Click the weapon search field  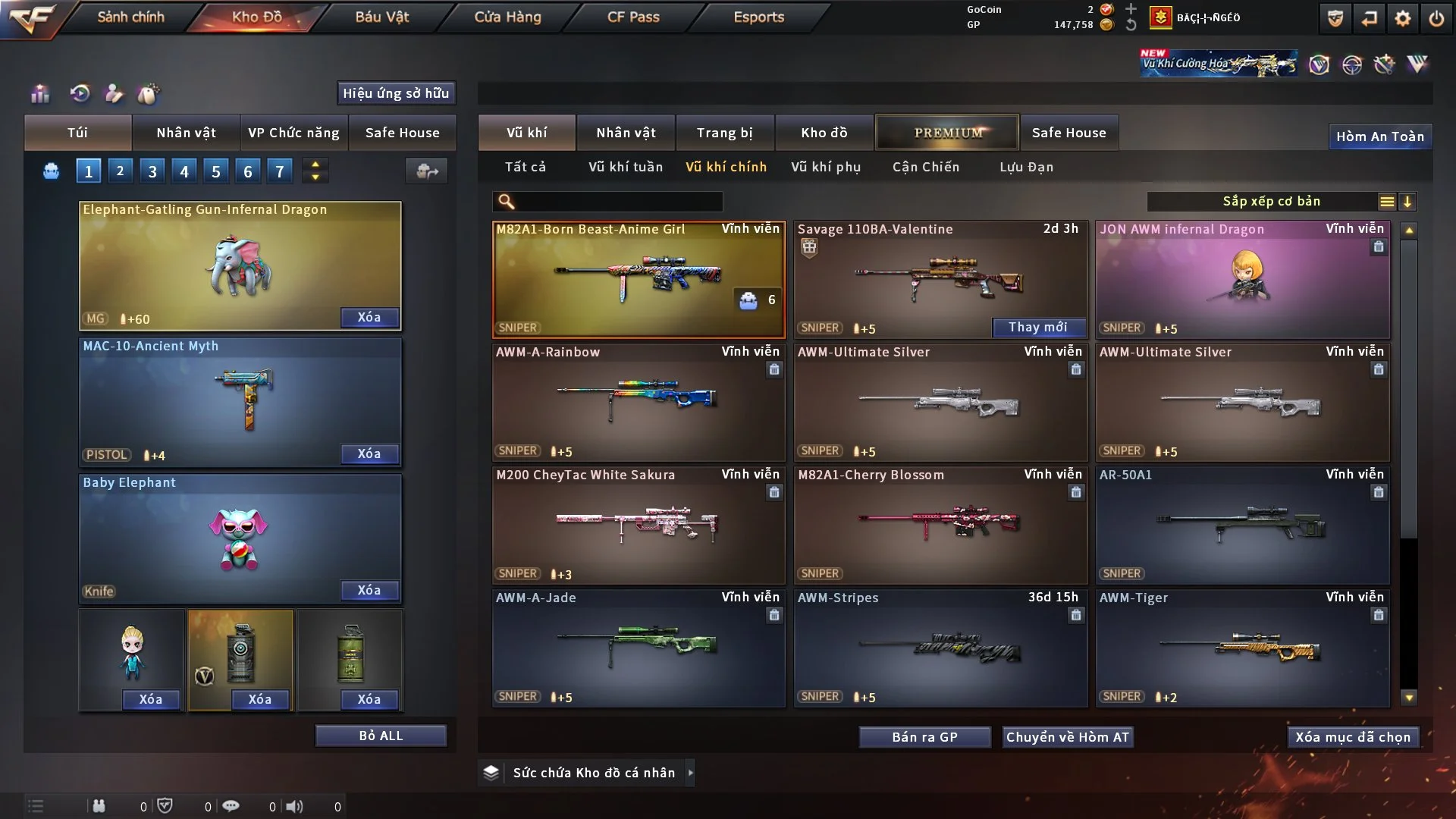coord(618,202)
